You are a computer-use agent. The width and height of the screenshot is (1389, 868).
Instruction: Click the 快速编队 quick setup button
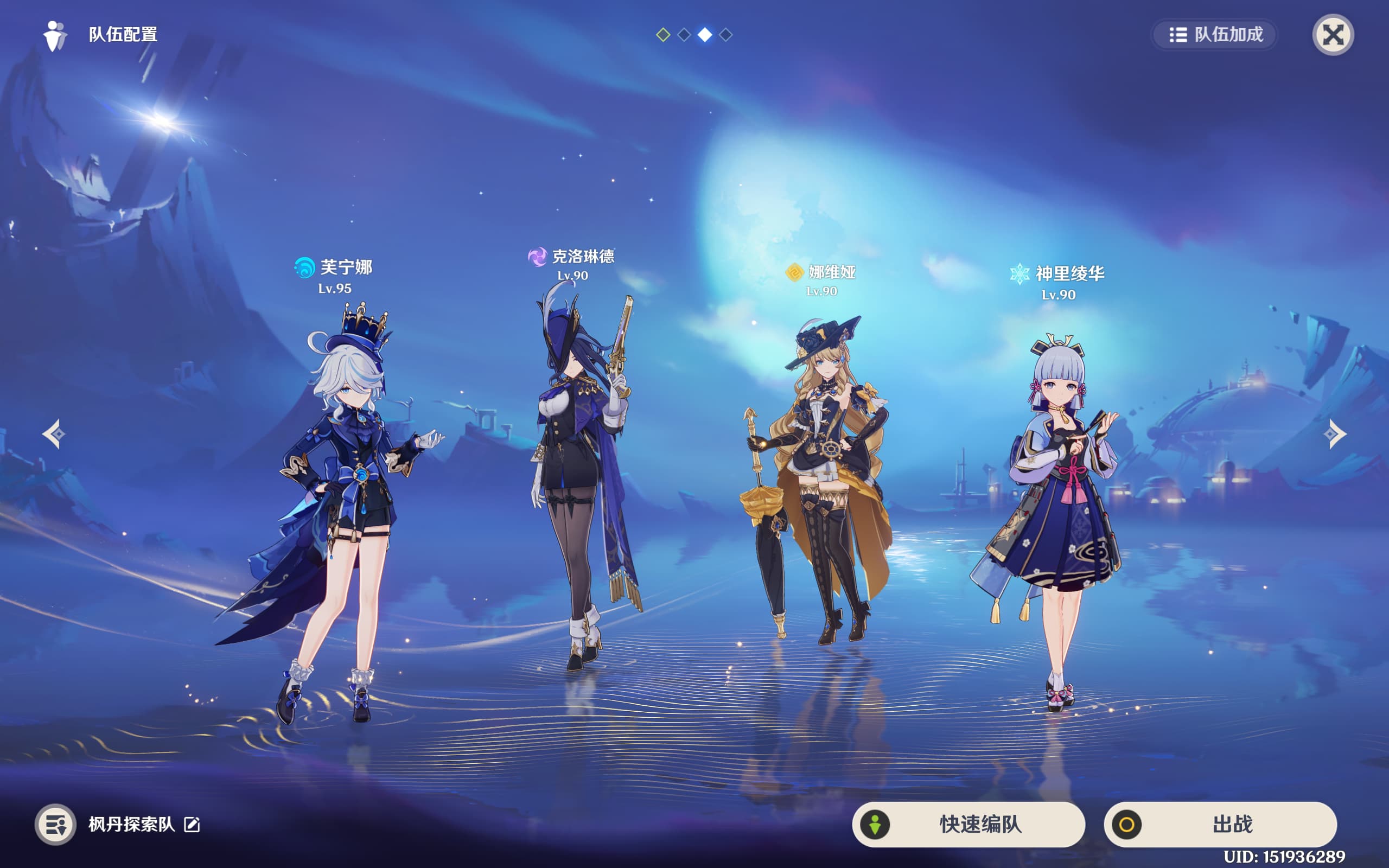pos(969,825)
